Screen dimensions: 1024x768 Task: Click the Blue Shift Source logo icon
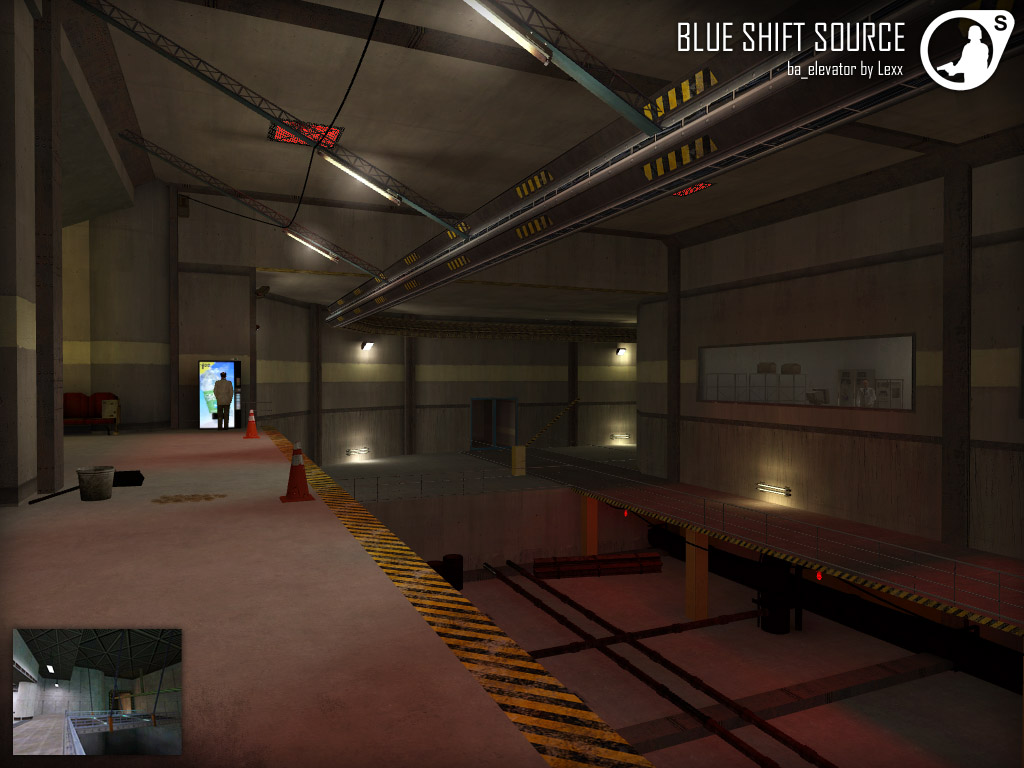960,50
